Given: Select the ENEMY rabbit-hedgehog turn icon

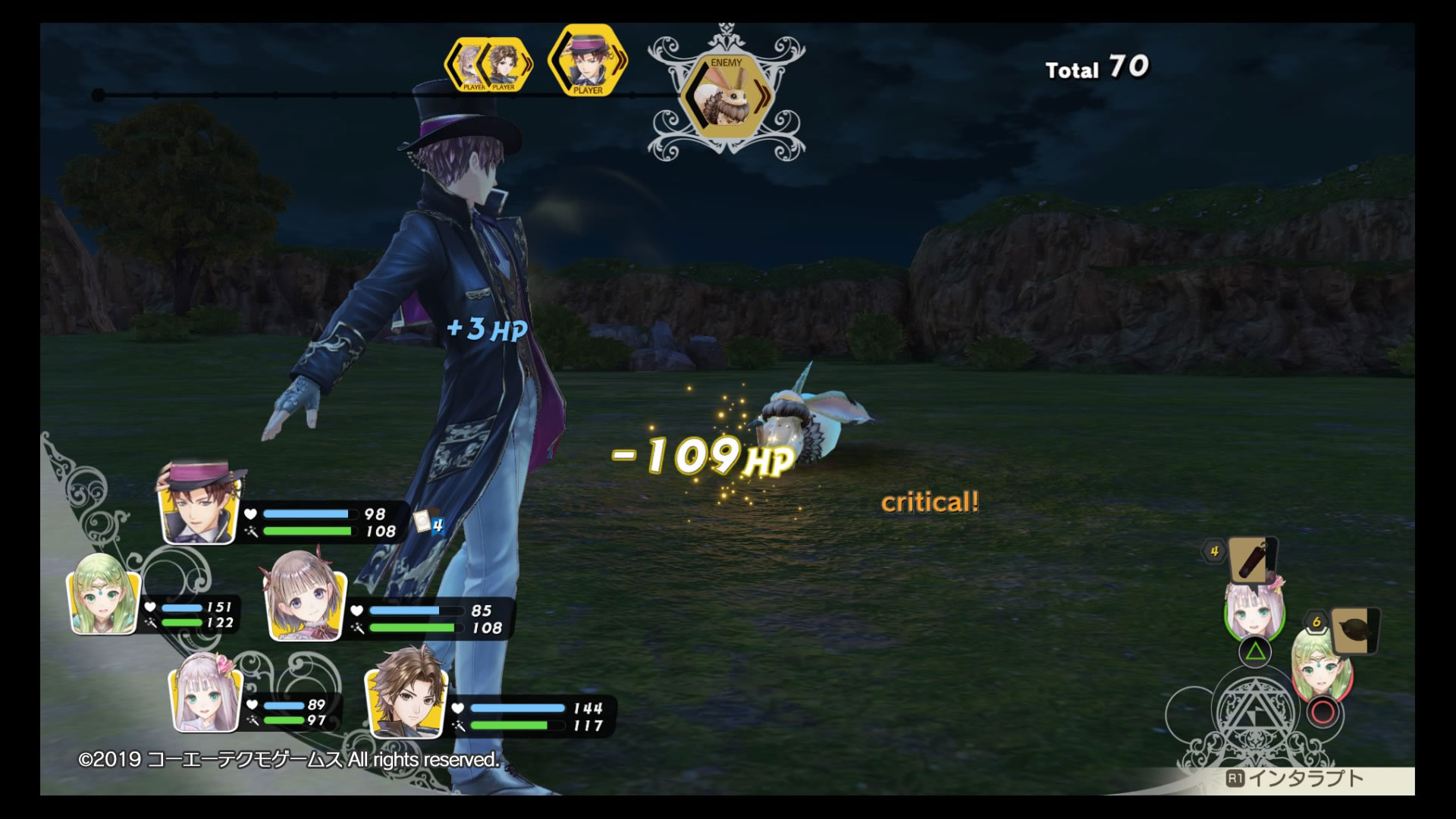Looking at the screenshot, I should coord(726,97).
